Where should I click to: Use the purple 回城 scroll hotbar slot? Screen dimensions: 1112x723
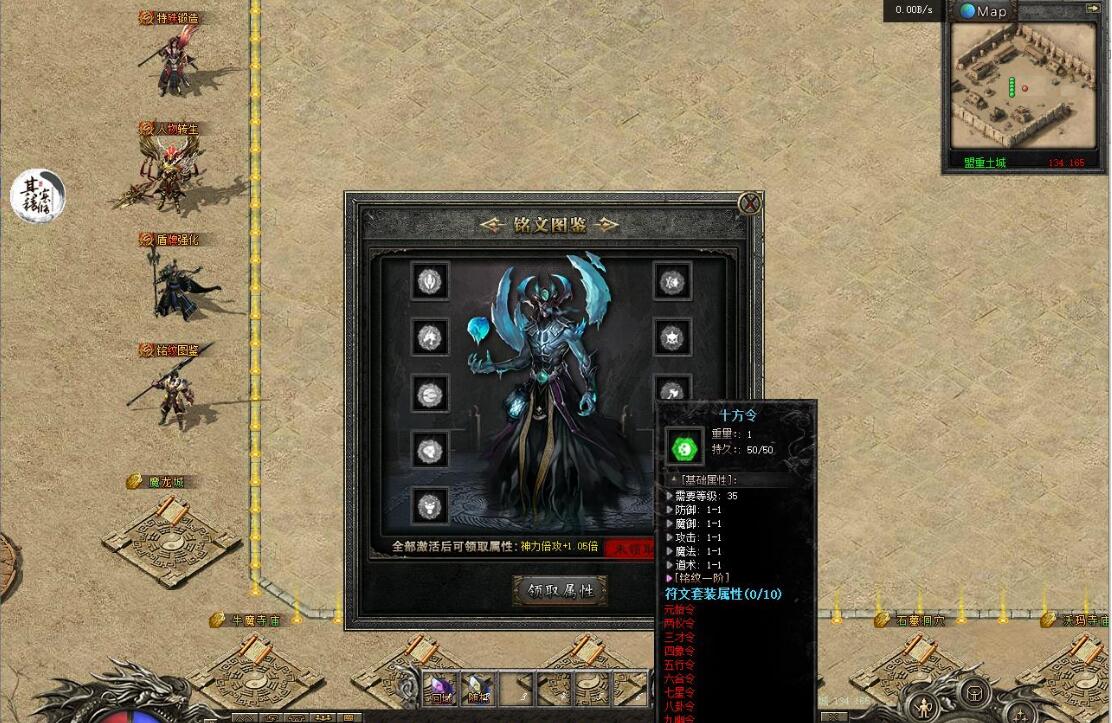pos(440,688)
